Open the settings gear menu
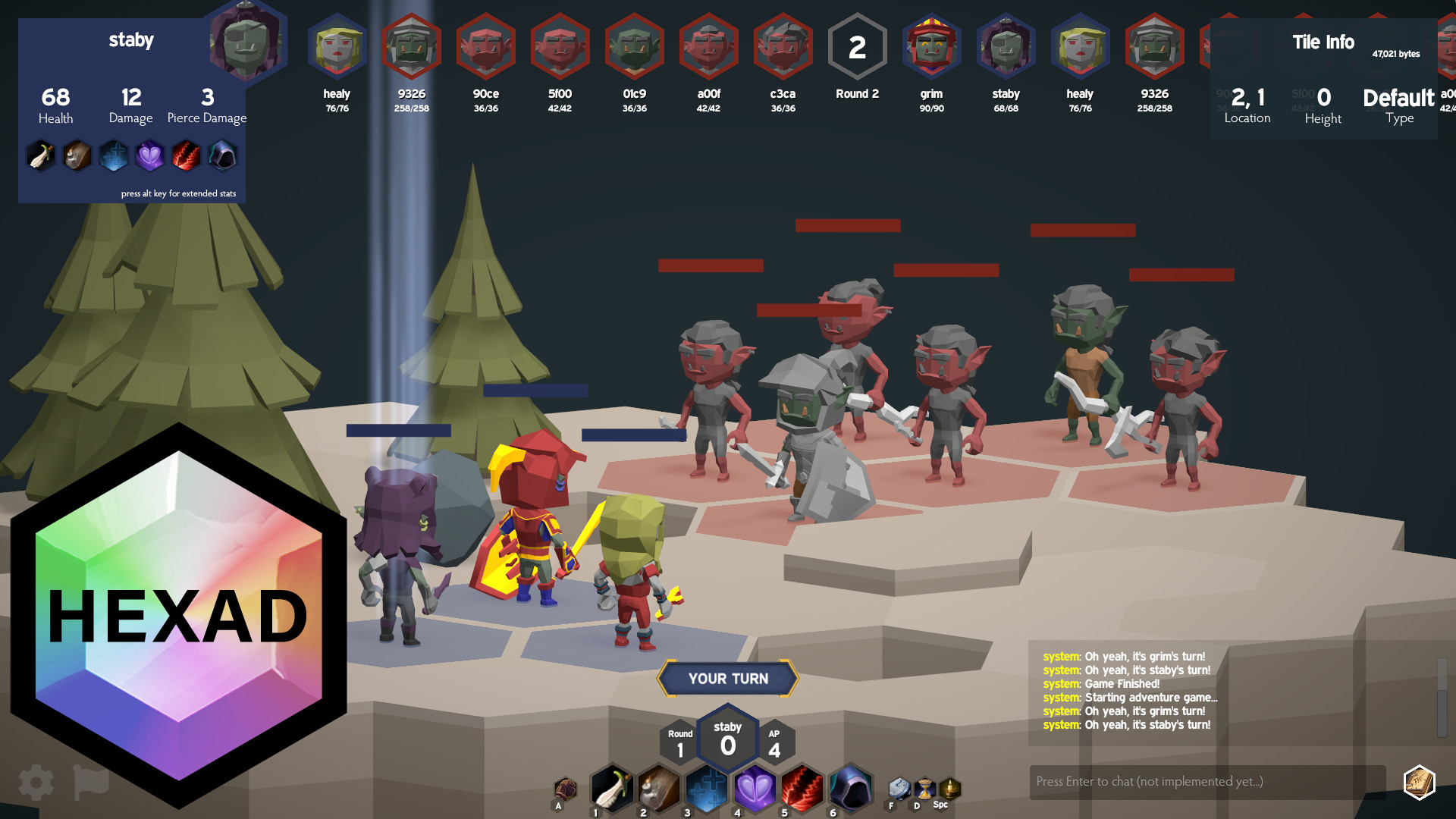1456x819 pixels. click(x=36, y=783)
